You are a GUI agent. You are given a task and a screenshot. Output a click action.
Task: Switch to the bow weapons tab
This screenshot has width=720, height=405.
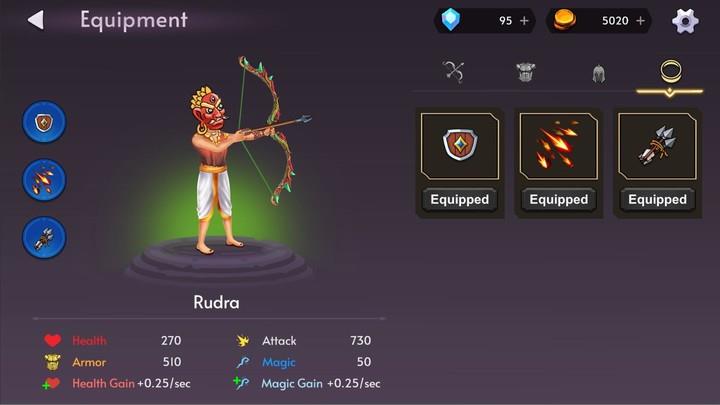(454, 72)
